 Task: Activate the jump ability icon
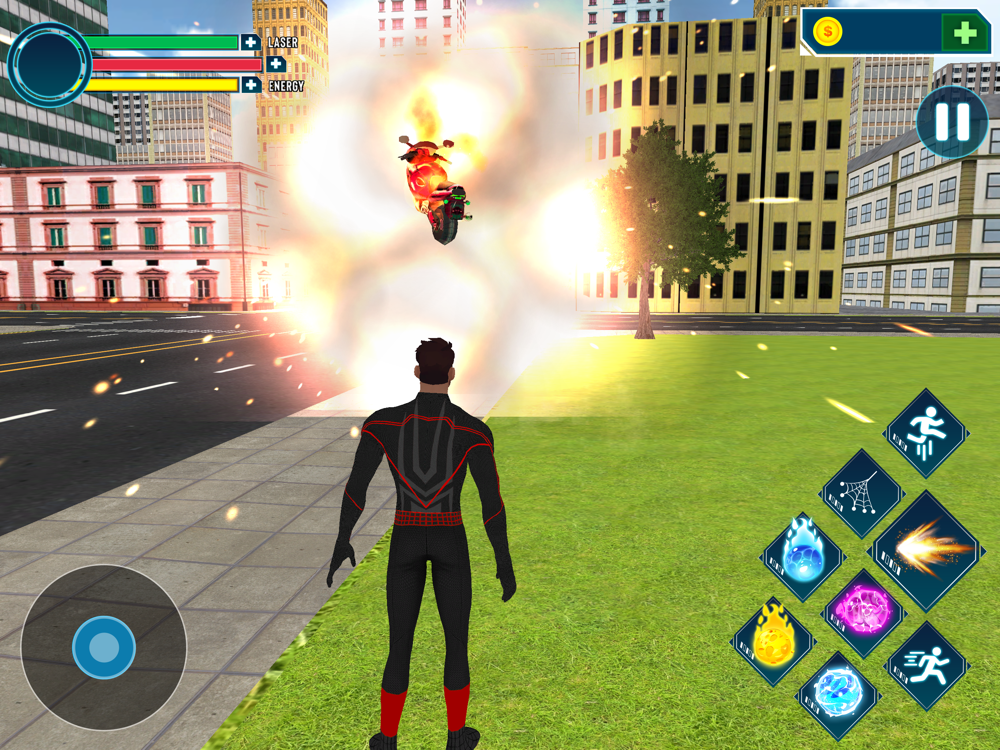[926, 433]
